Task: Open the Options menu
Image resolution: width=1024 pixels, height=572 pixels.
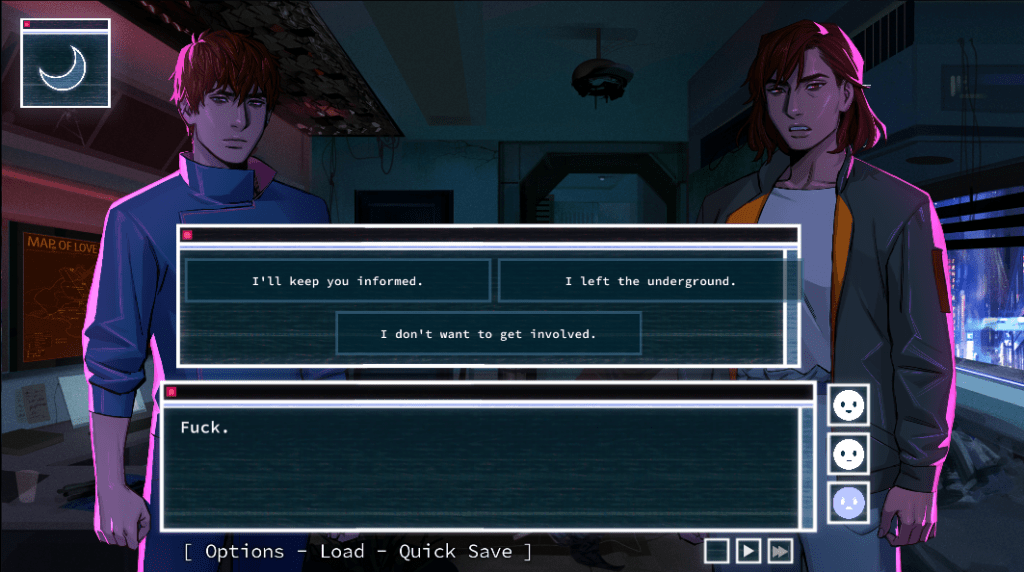Action: 245,551
